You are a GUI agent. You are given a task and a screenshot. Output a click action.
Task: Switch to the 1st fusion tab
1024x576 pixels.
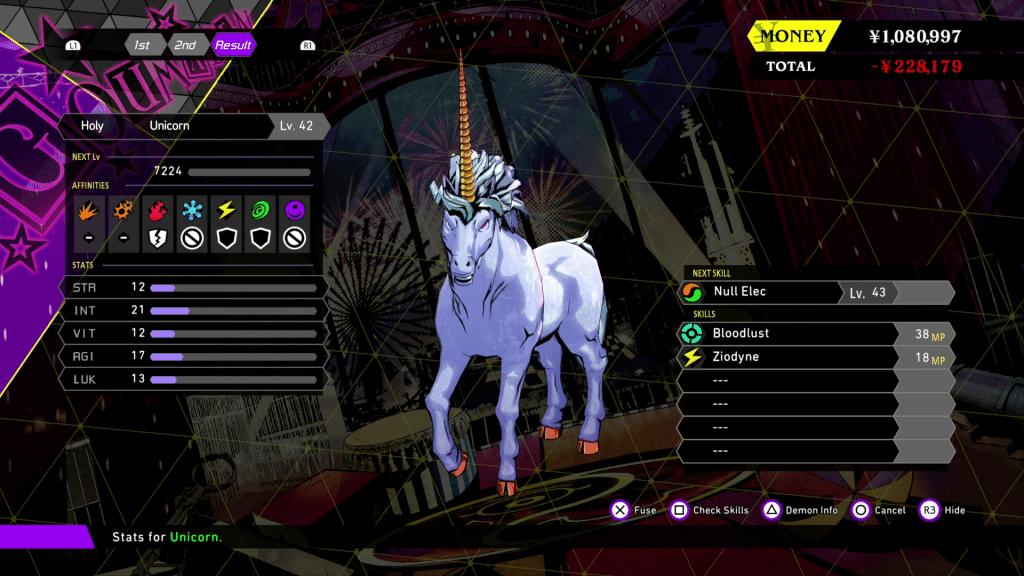point(143,45)
